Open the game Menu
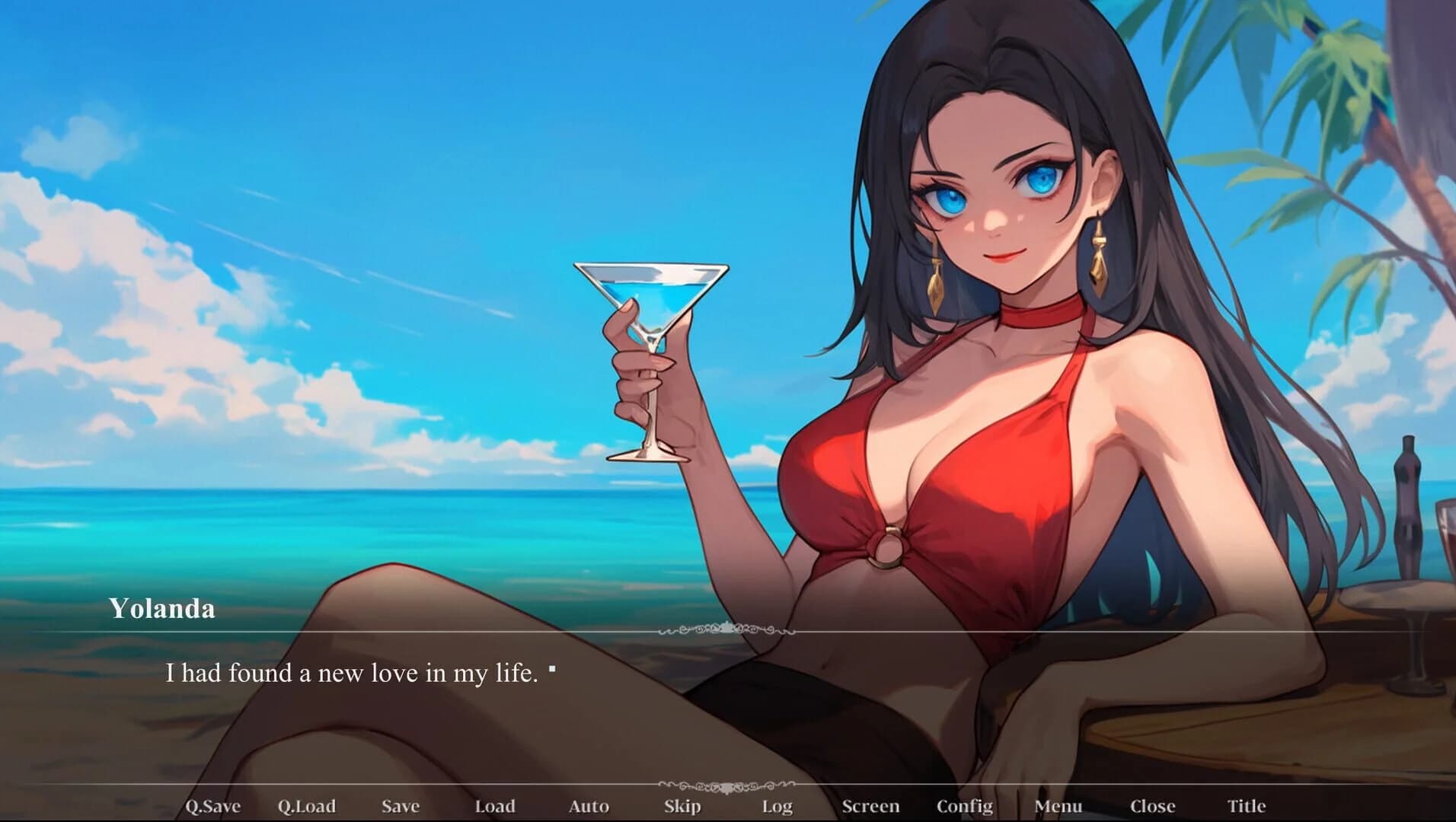Image resolution: width=1456 pixels, height=822 pixels. 1059,804
